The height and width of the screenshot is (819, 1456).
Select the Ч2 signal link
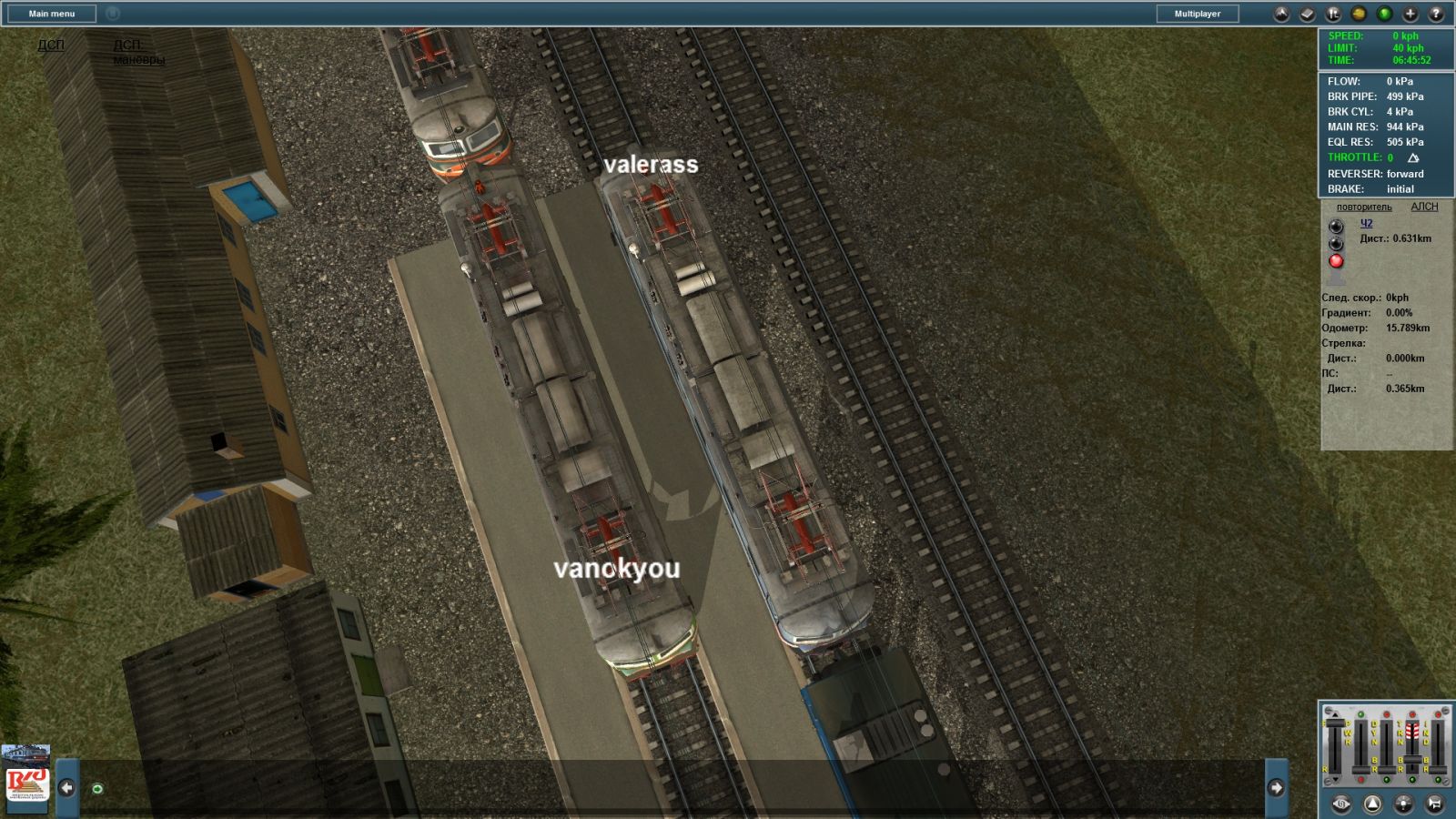coord(1366,223)
